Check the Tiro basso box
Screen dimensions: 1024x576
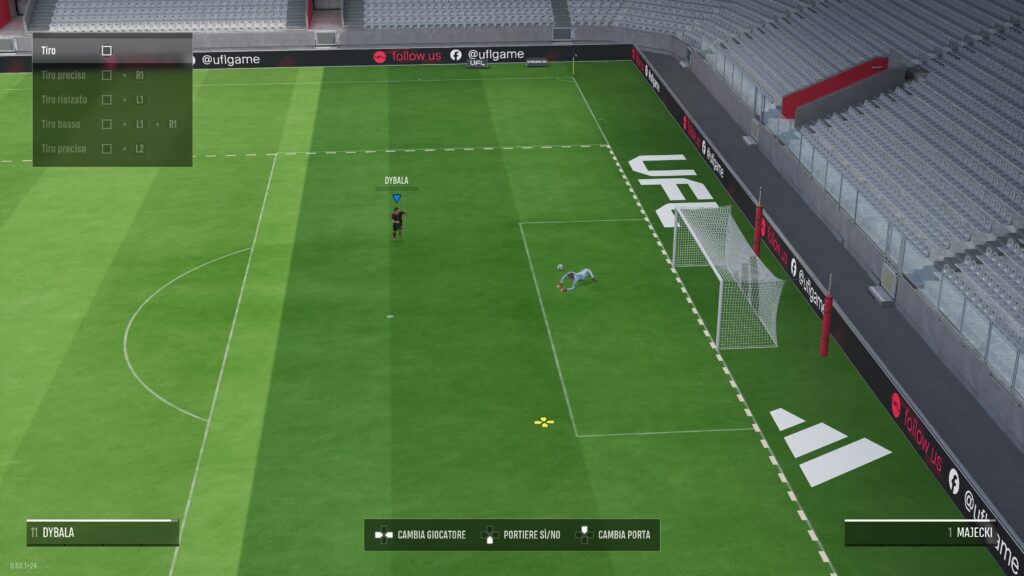click(107, 124)
